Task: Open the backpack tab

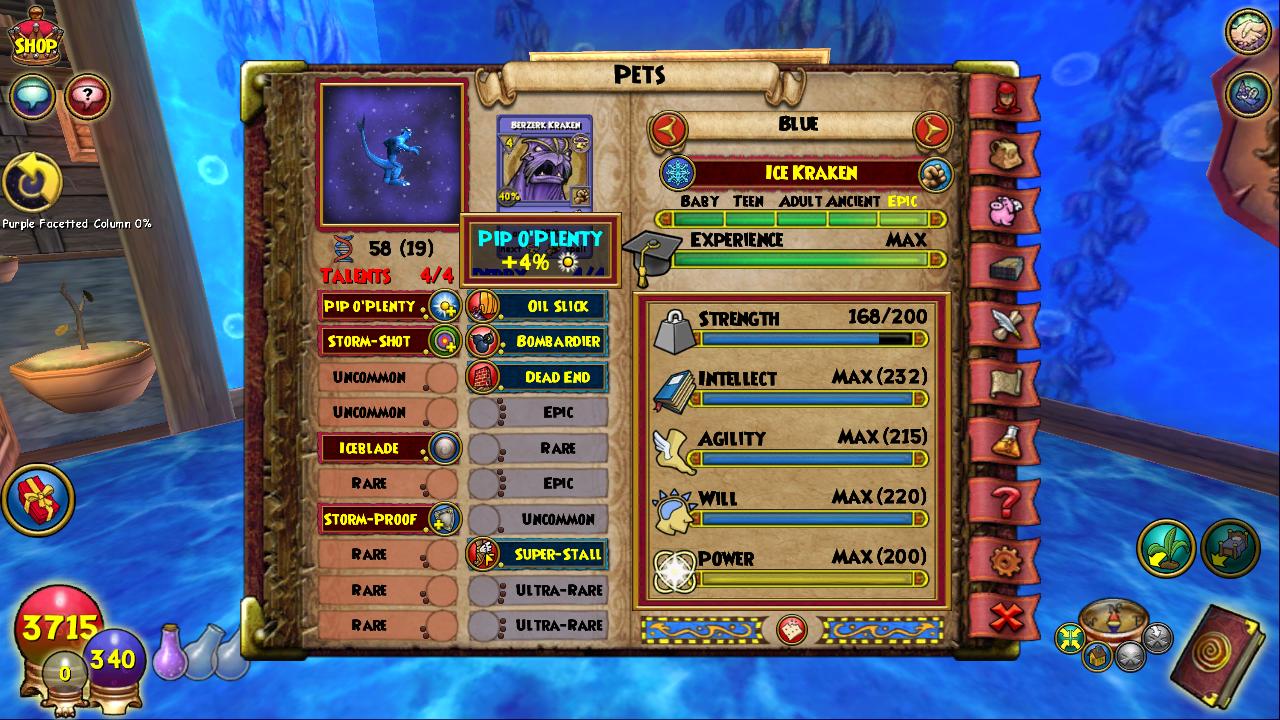Action: pyautogui.click(x=1005, y=153)
